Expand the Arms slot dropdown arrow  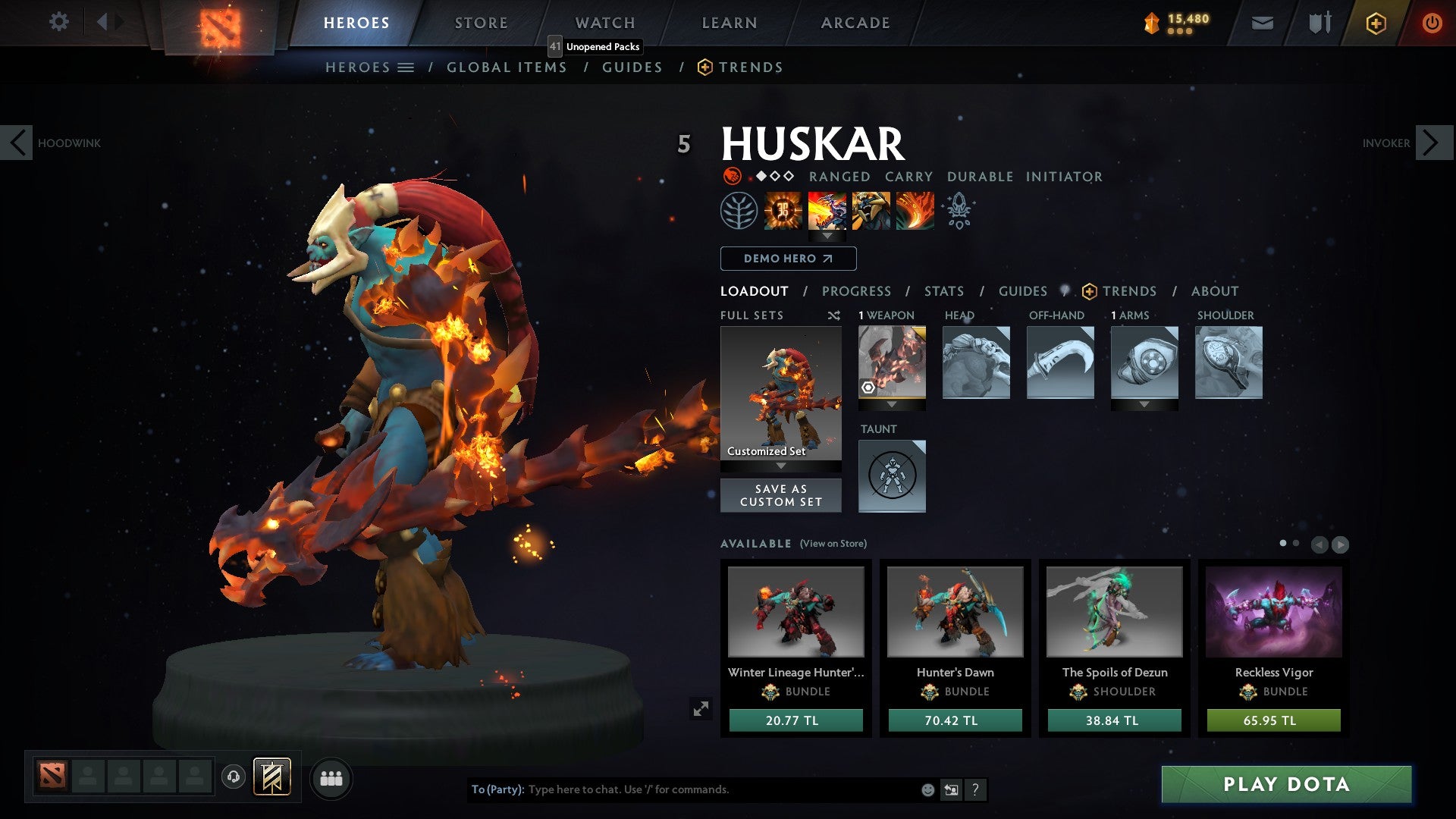pyautogui.click(x=1145, y=404)
